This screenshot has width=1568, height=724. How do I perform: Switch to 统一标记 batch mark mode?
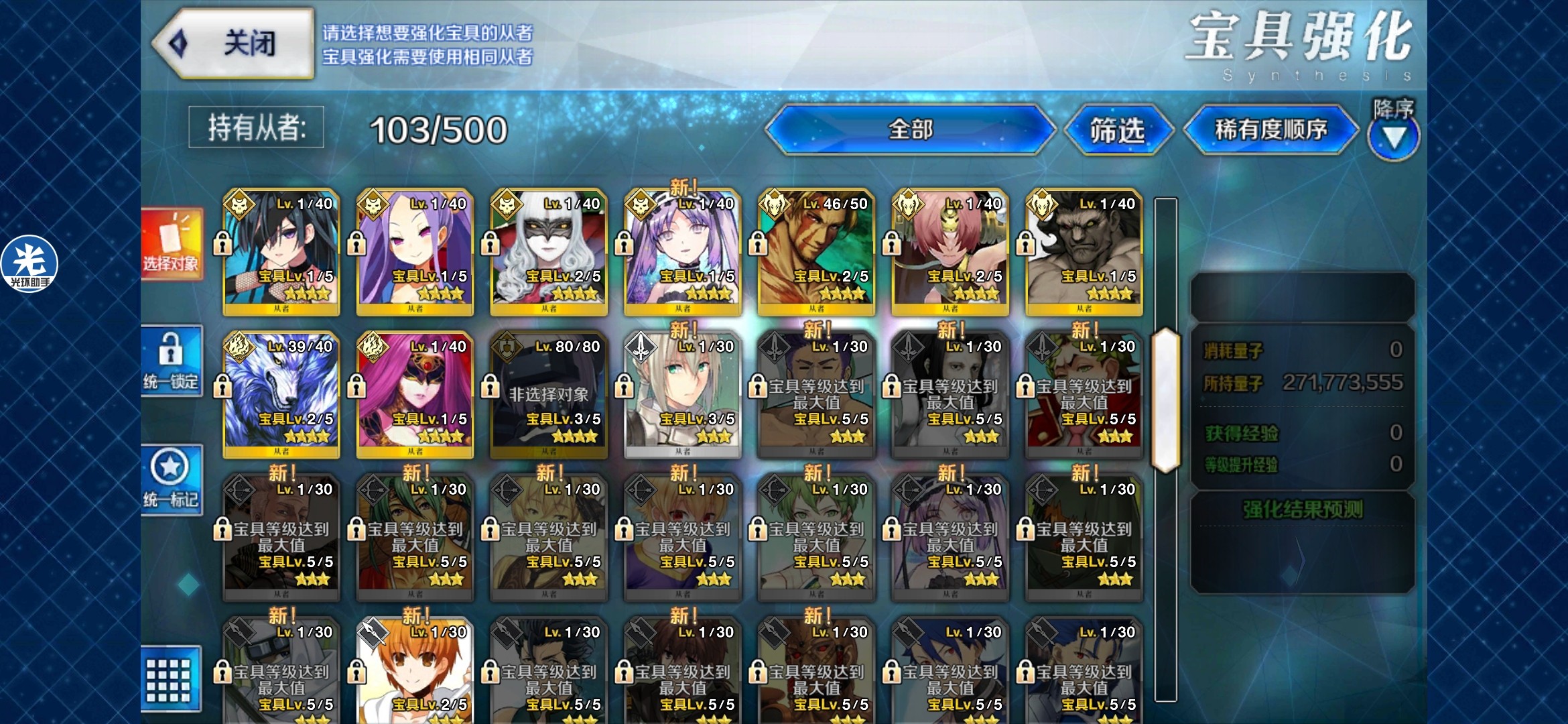172,479
